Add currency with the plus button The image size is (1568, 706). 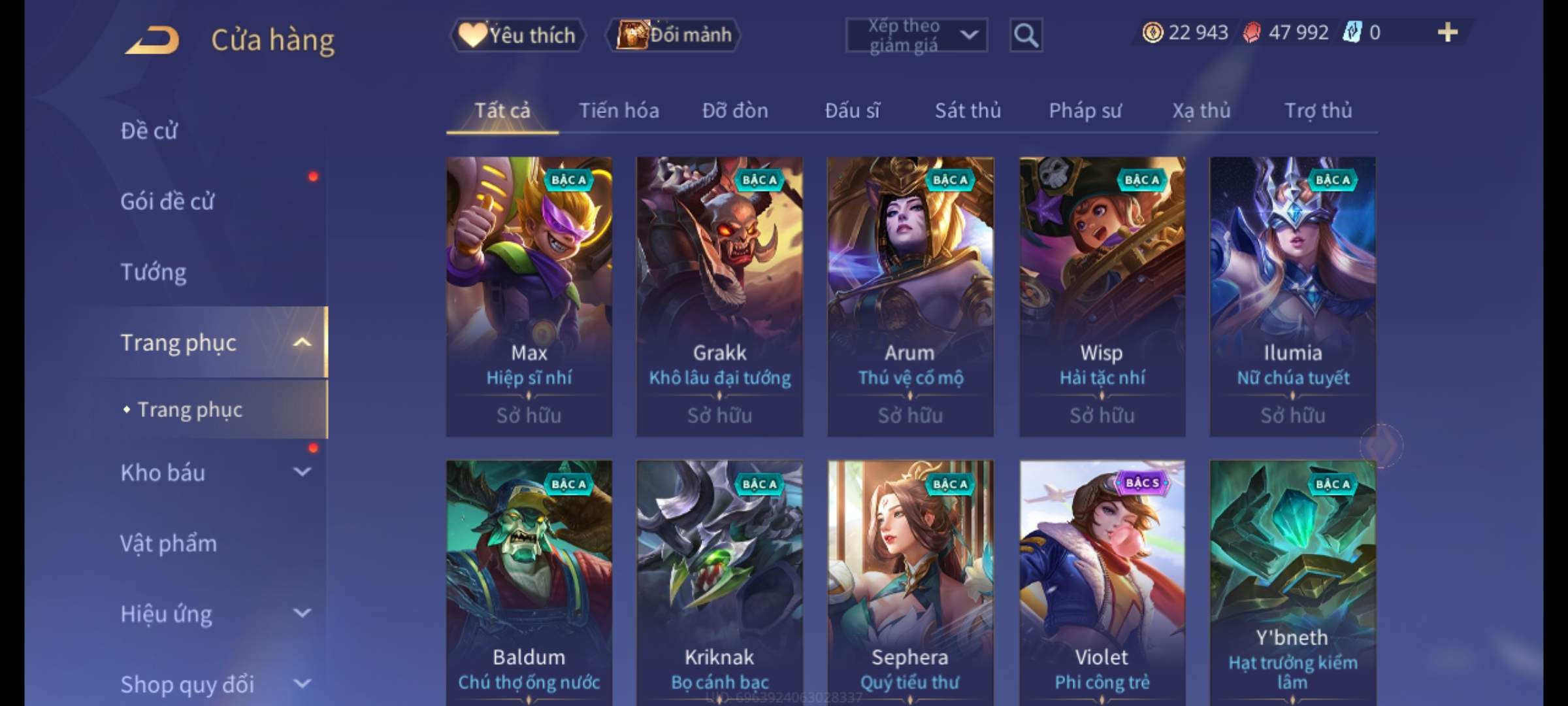(x=1448, y=32)
